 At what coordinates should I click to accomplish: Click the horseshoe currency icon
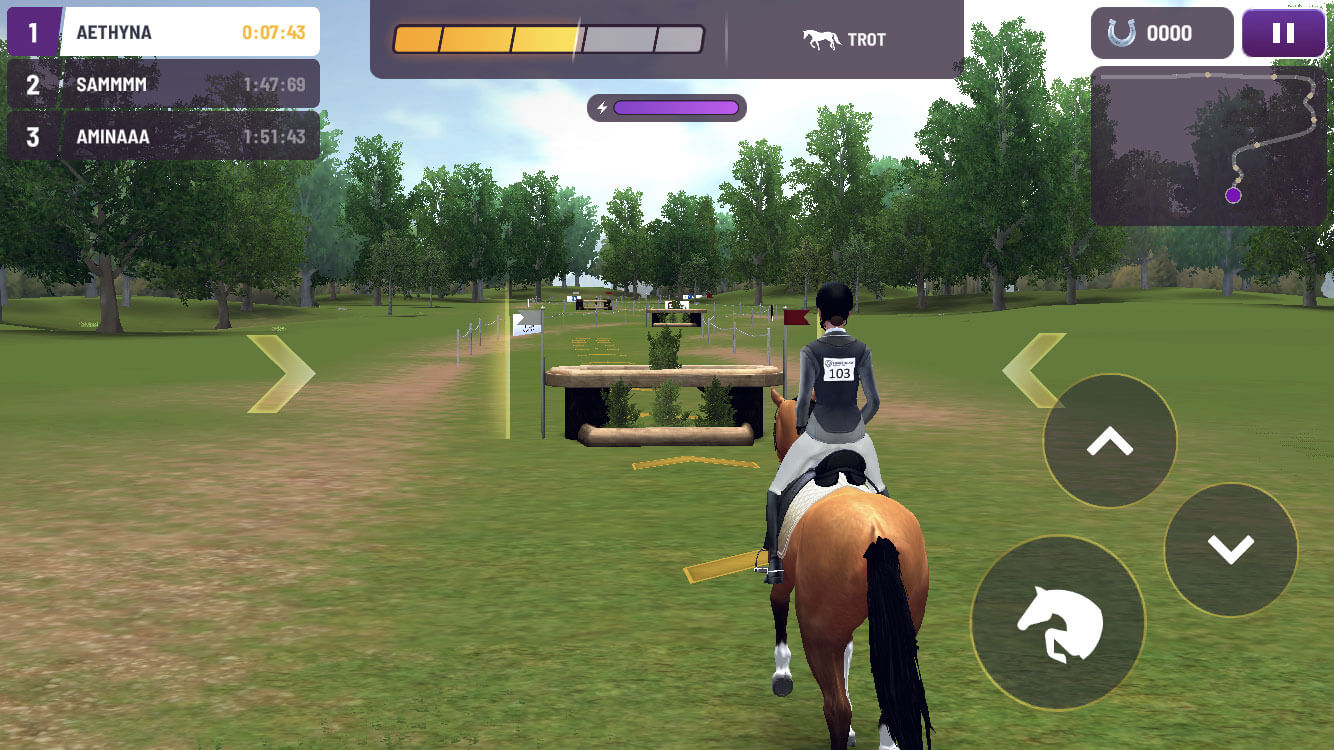1120,32
